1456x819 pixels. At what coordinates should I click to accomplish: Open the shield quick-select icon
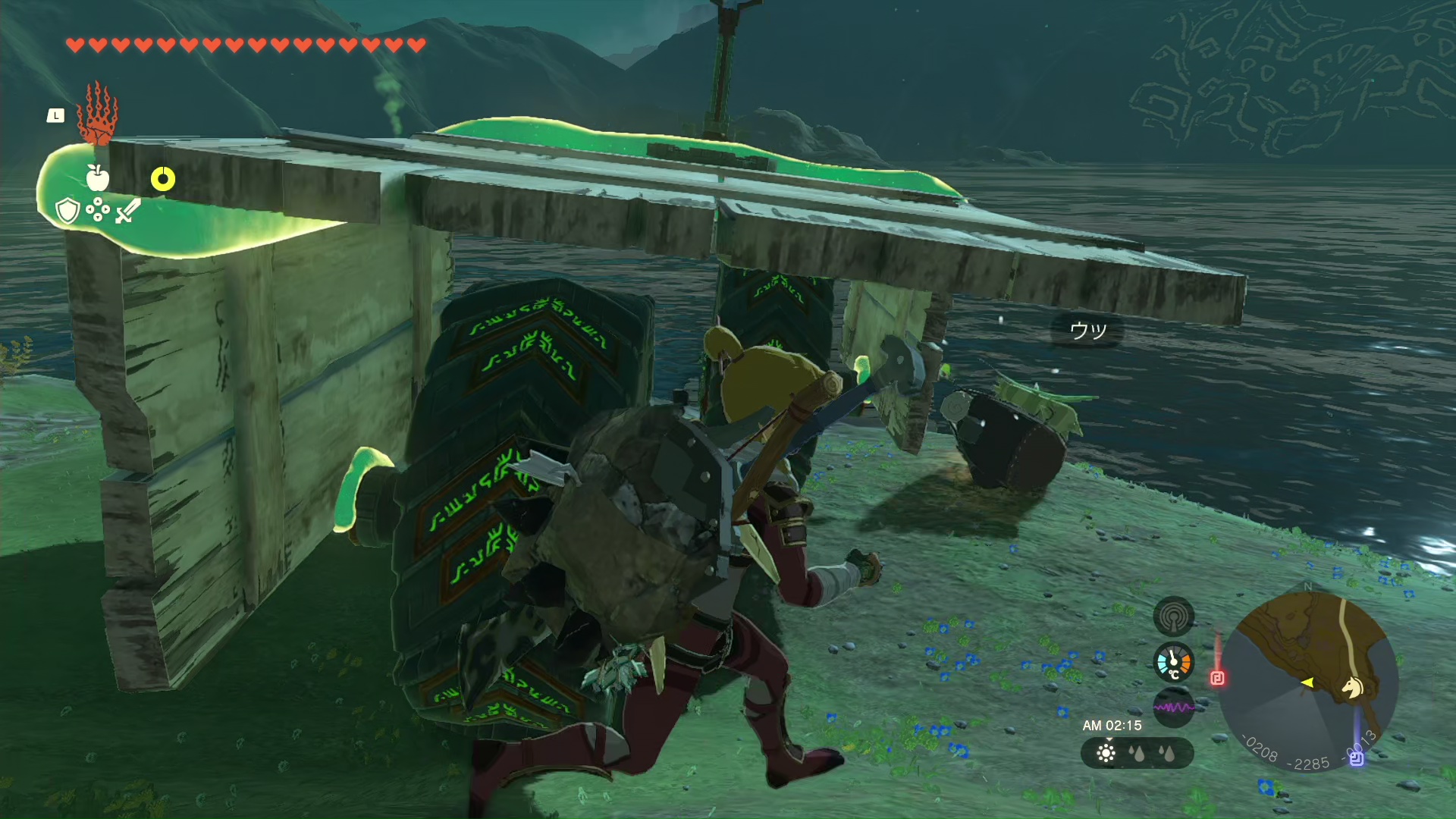tap(67, 210)
